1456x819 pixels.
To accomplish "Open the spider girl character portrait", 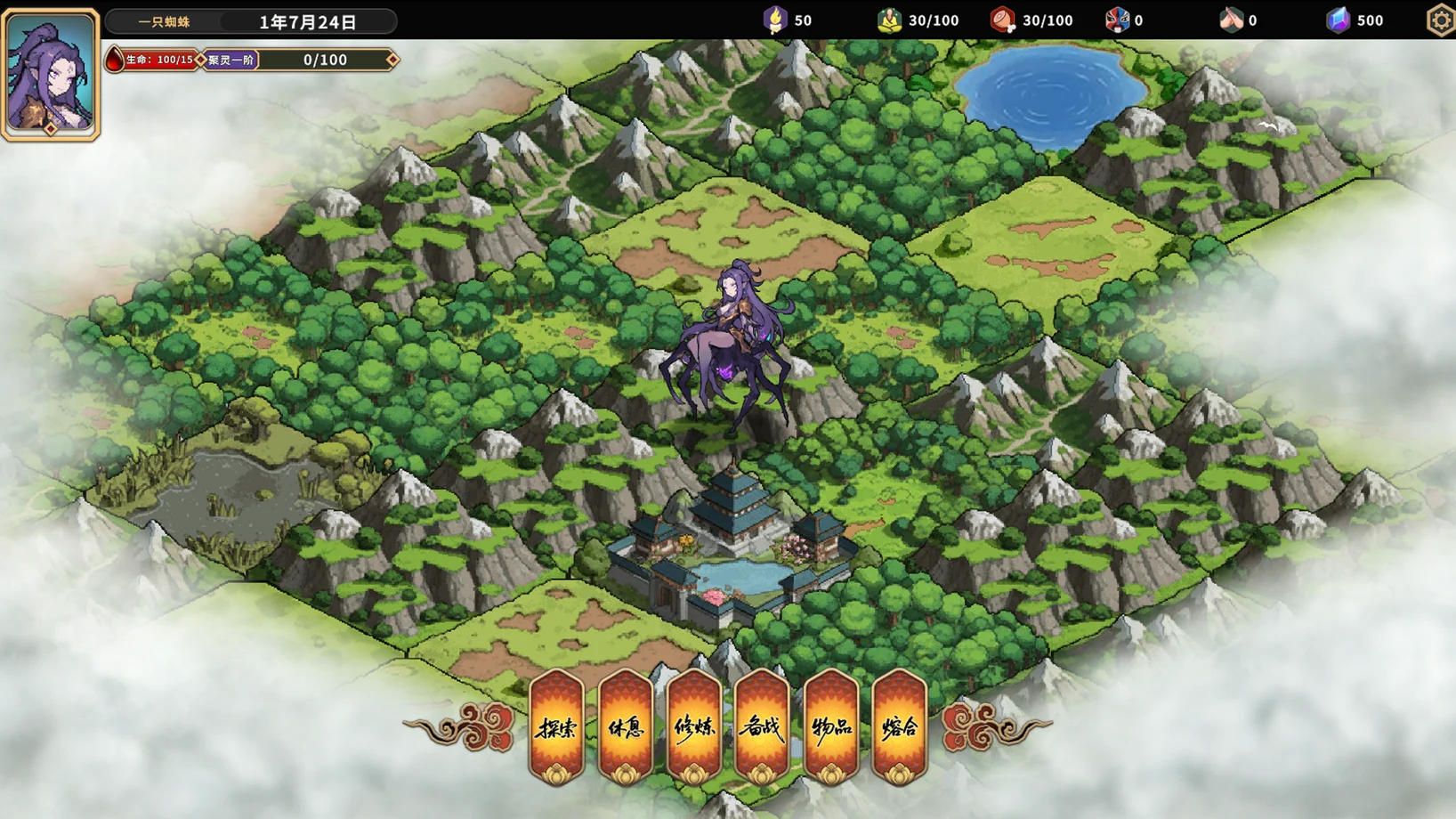I will (51, 74).
